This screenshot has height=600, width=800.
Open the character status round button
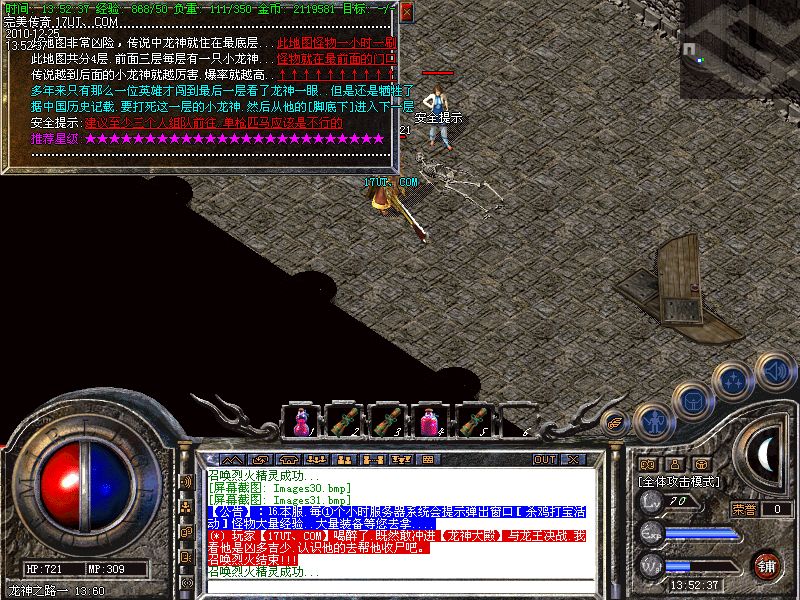653,422
